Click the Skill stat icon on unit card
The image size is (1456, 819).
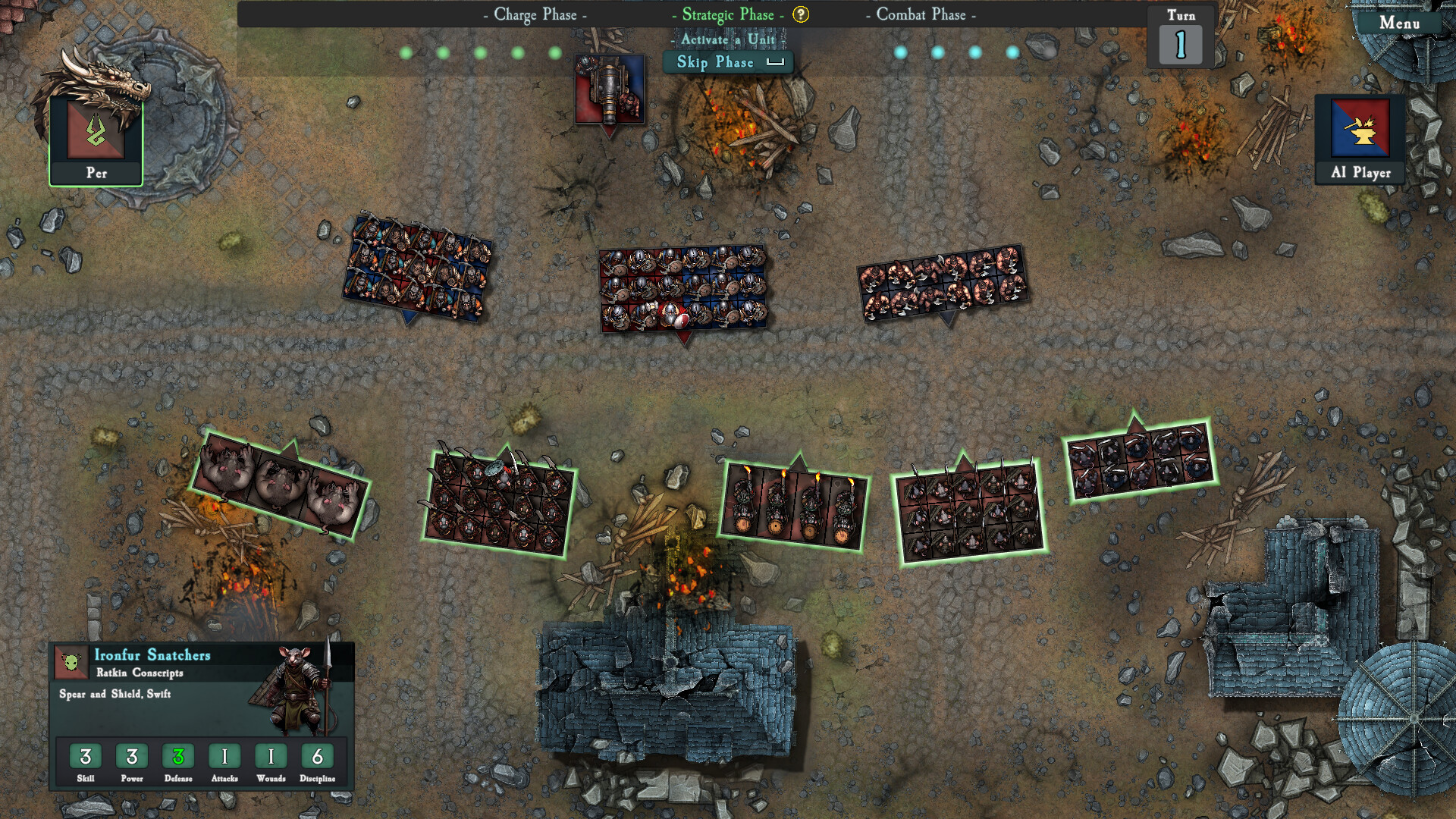(x=86, y=756)
